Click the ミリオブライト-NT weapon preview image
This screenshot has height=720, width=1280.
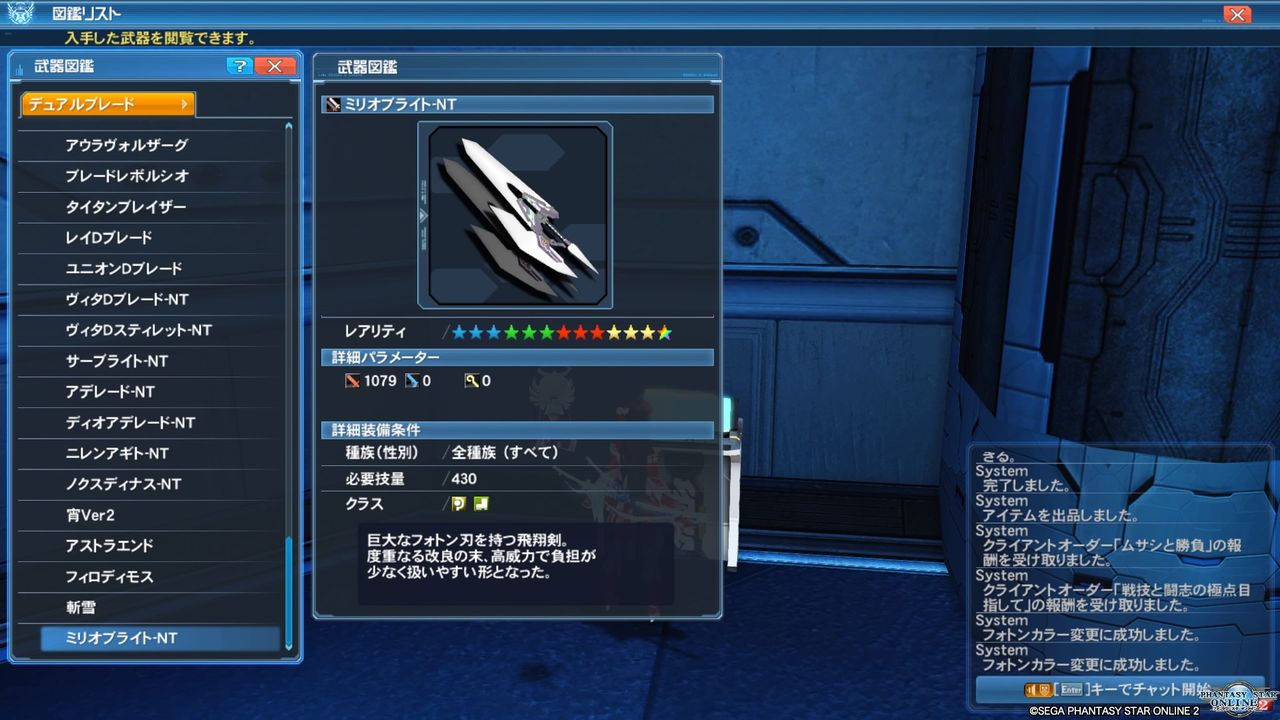click(514, 214)
